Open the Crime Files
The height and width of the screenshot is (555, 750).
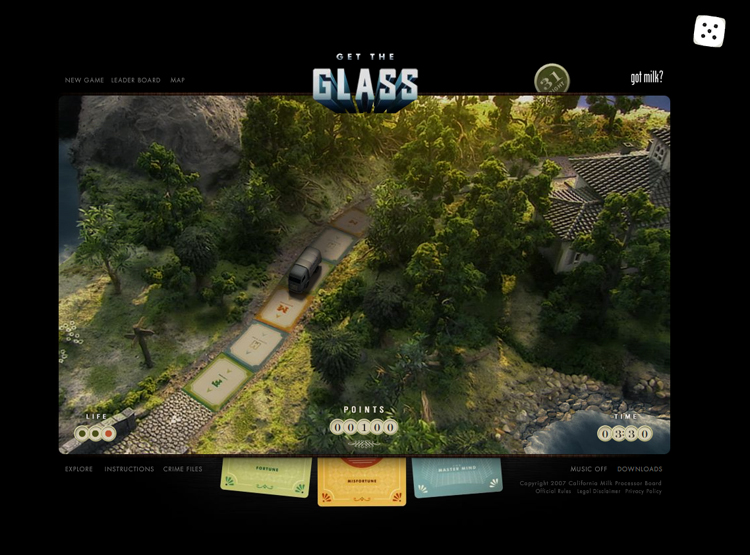pyautogui.click(x=183, y=469)
